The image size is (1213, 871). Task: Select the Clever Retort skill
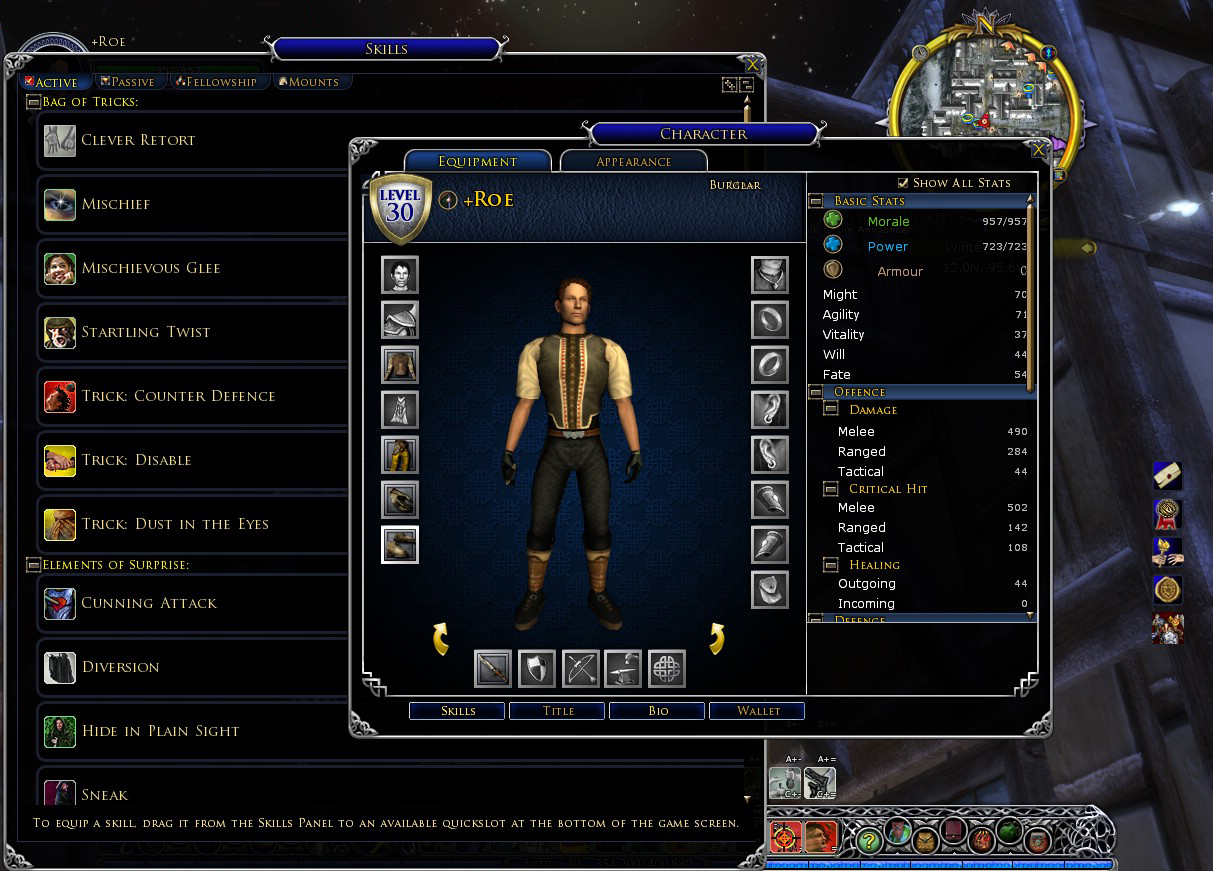[x=138, y=141]
